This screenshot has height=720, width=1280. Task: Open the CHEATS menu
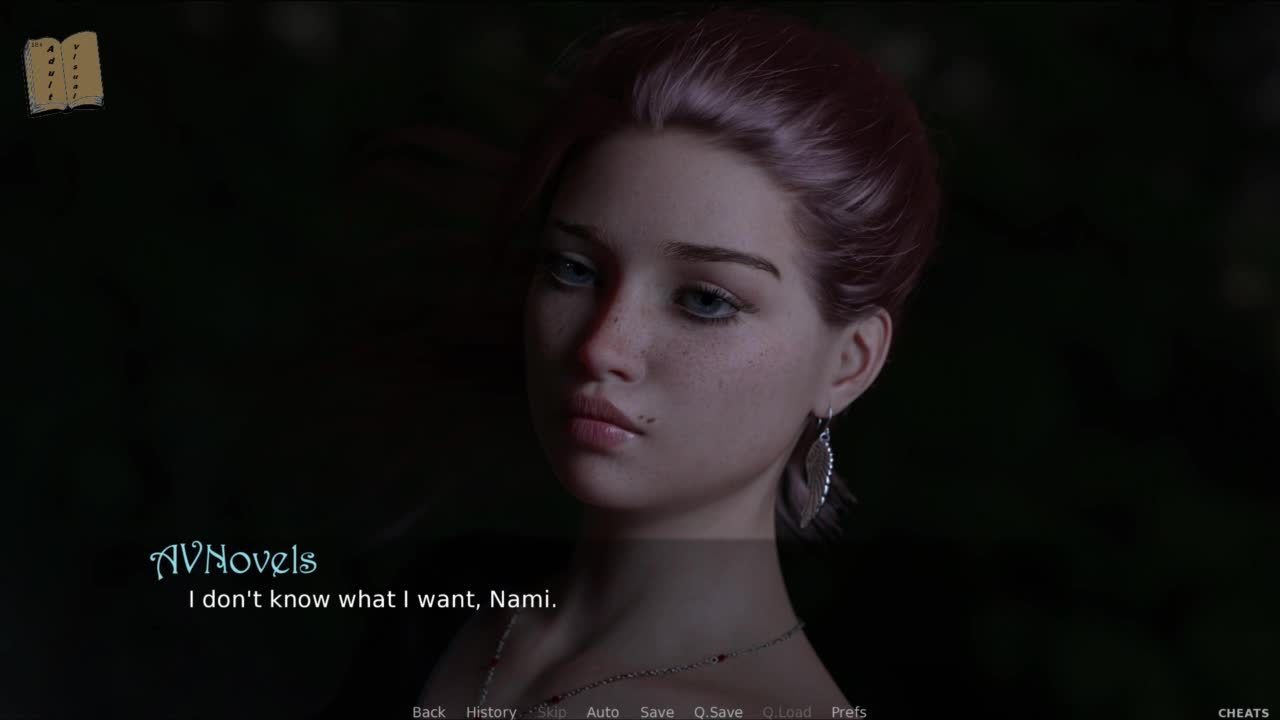coord(1243,713)
